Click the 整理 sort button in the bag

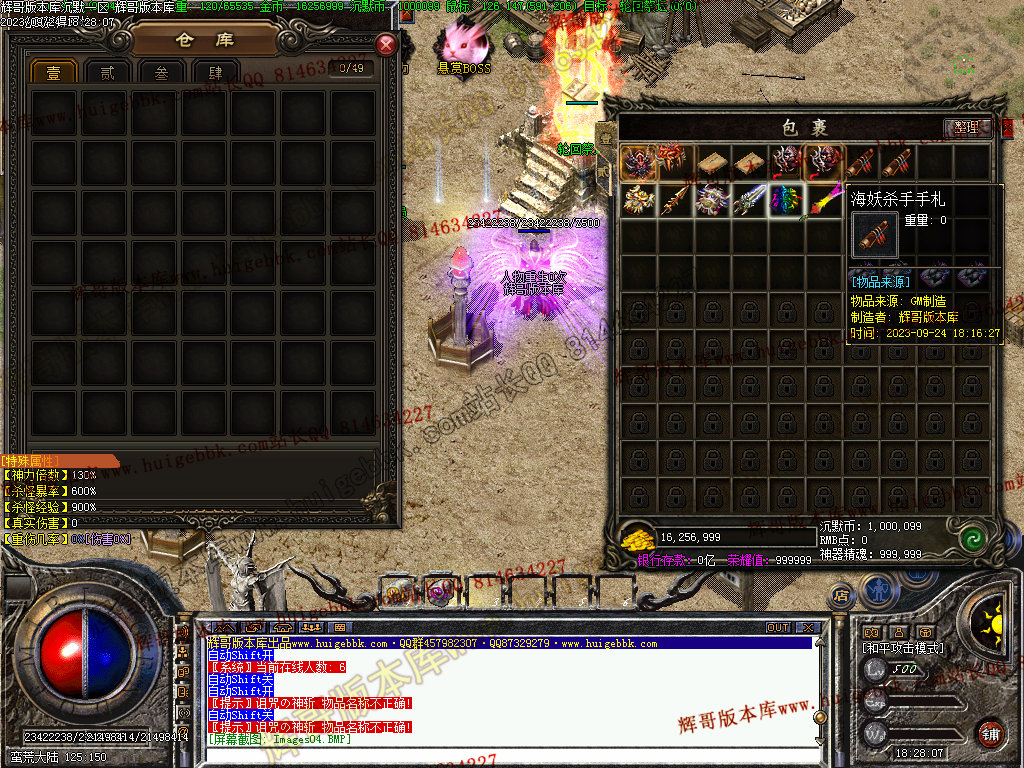coord(966,128)
